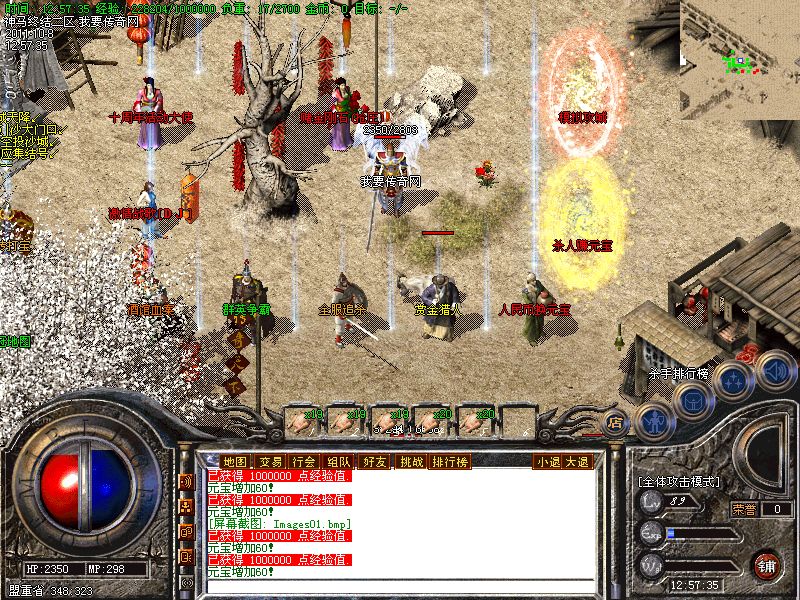
Task: Open the 好友 friends list
Action: point(375,461)
